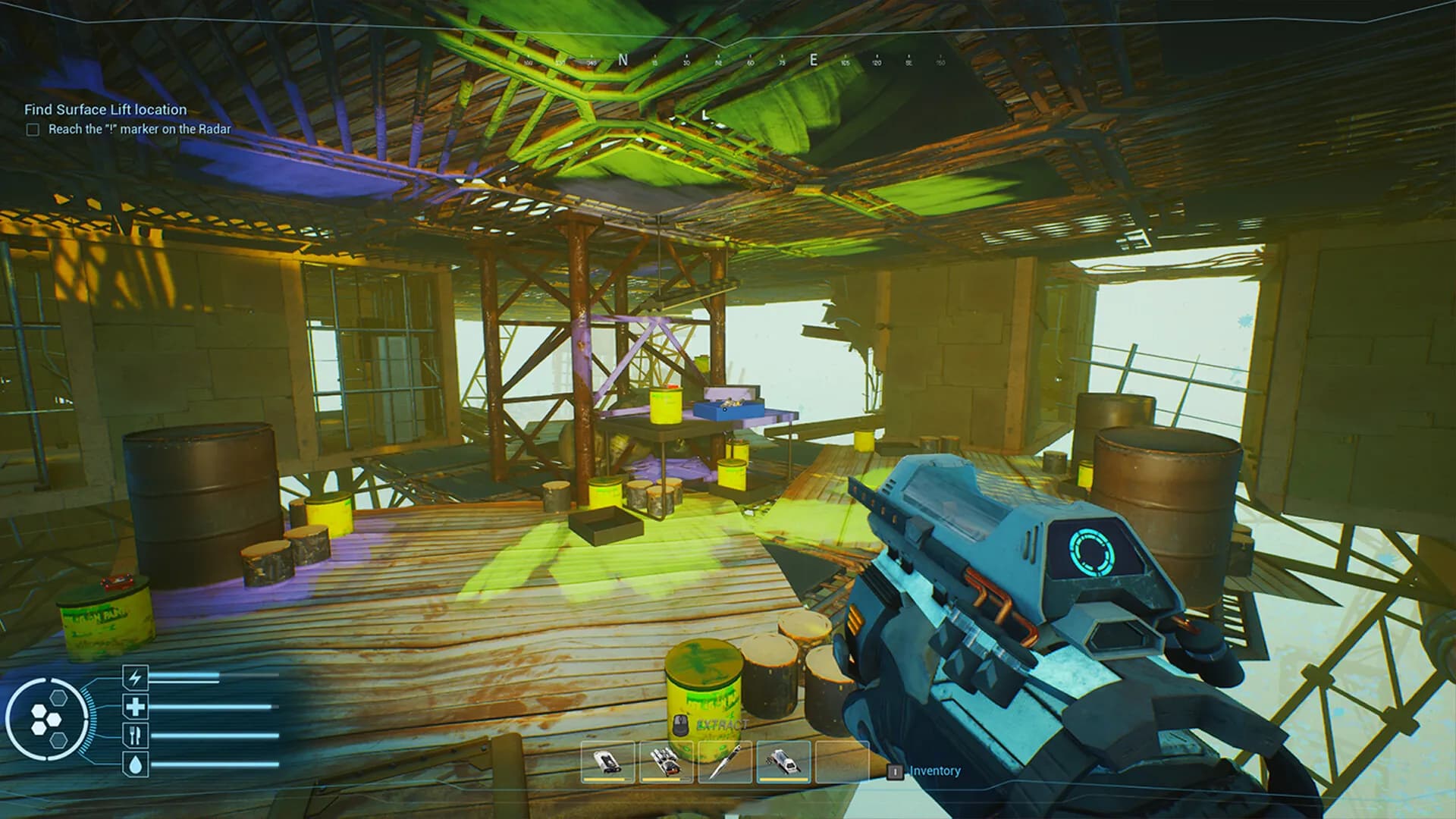
Task: Click the circular hexagon suit indicator
Action: coord(48,718)
